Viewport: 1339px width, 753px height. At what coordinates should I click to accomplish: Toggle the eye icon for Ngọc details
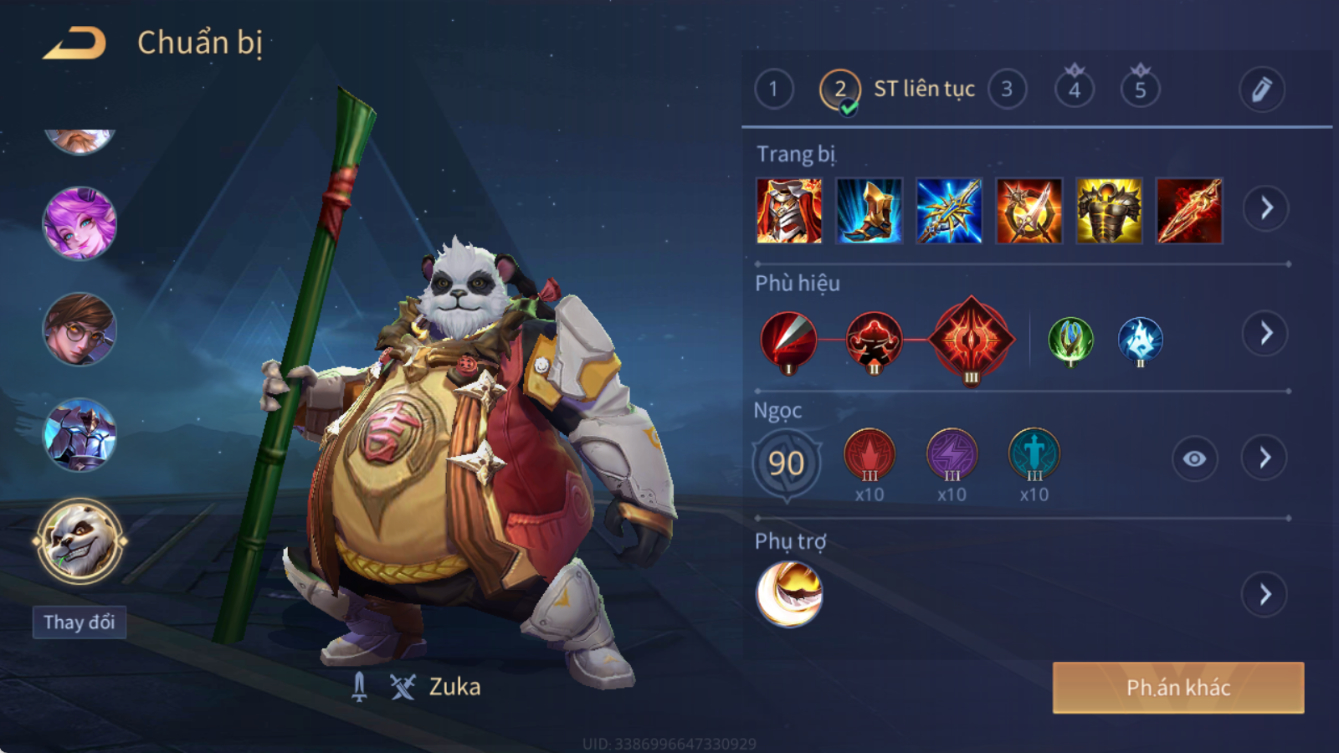pyautogui.click(x=1194, y=459)
